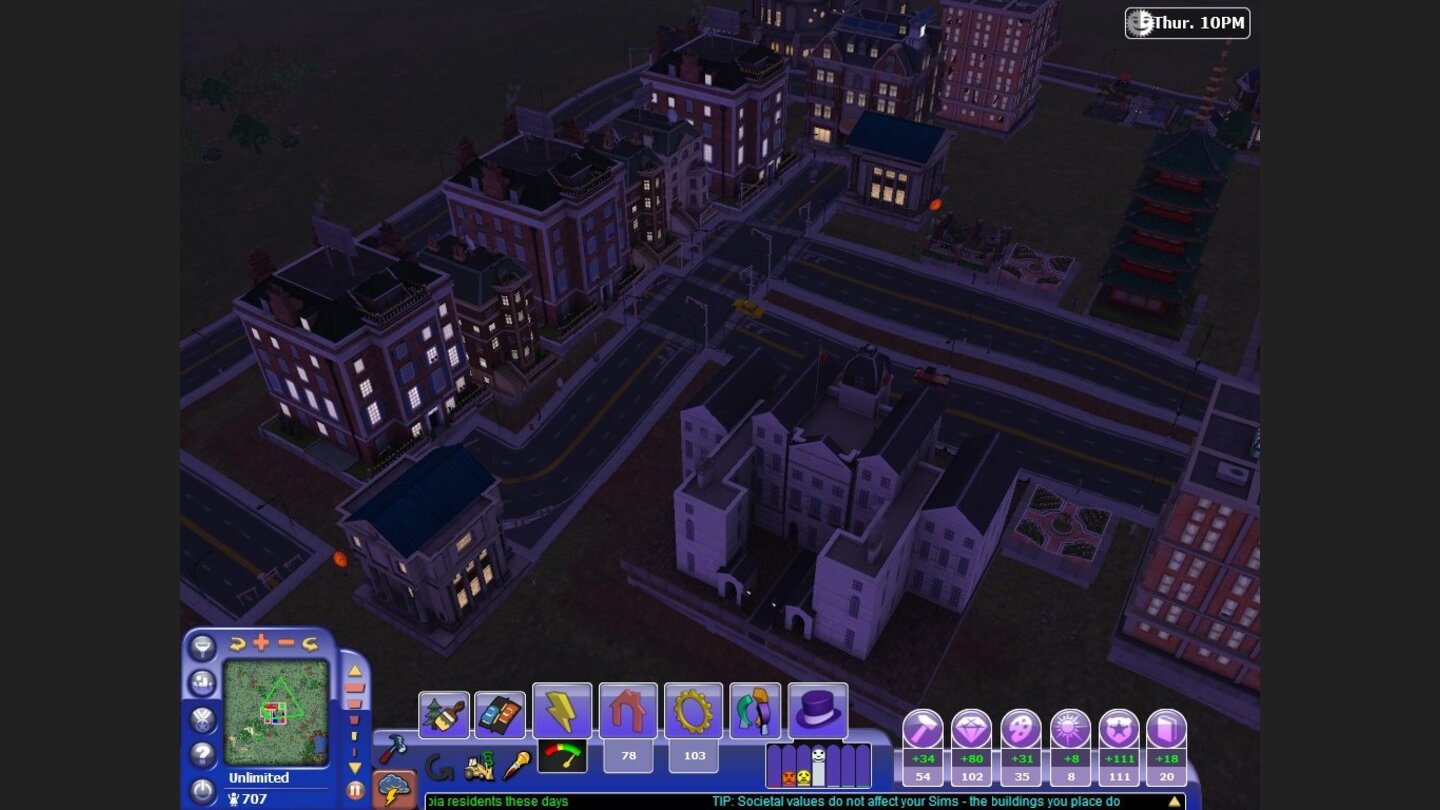Select the Energy category lightning bolt icon
This screenshot has width=1440, height=810.
562,710
